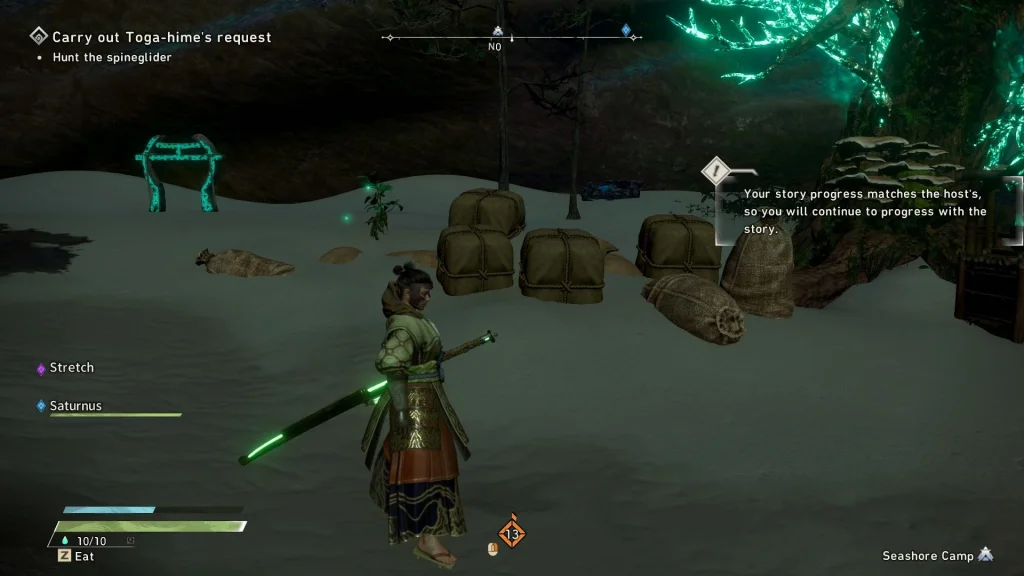The width and height of the screenshot is (1024, 576).
Task: Select the healing water droplet item
Action: (66, 541)
